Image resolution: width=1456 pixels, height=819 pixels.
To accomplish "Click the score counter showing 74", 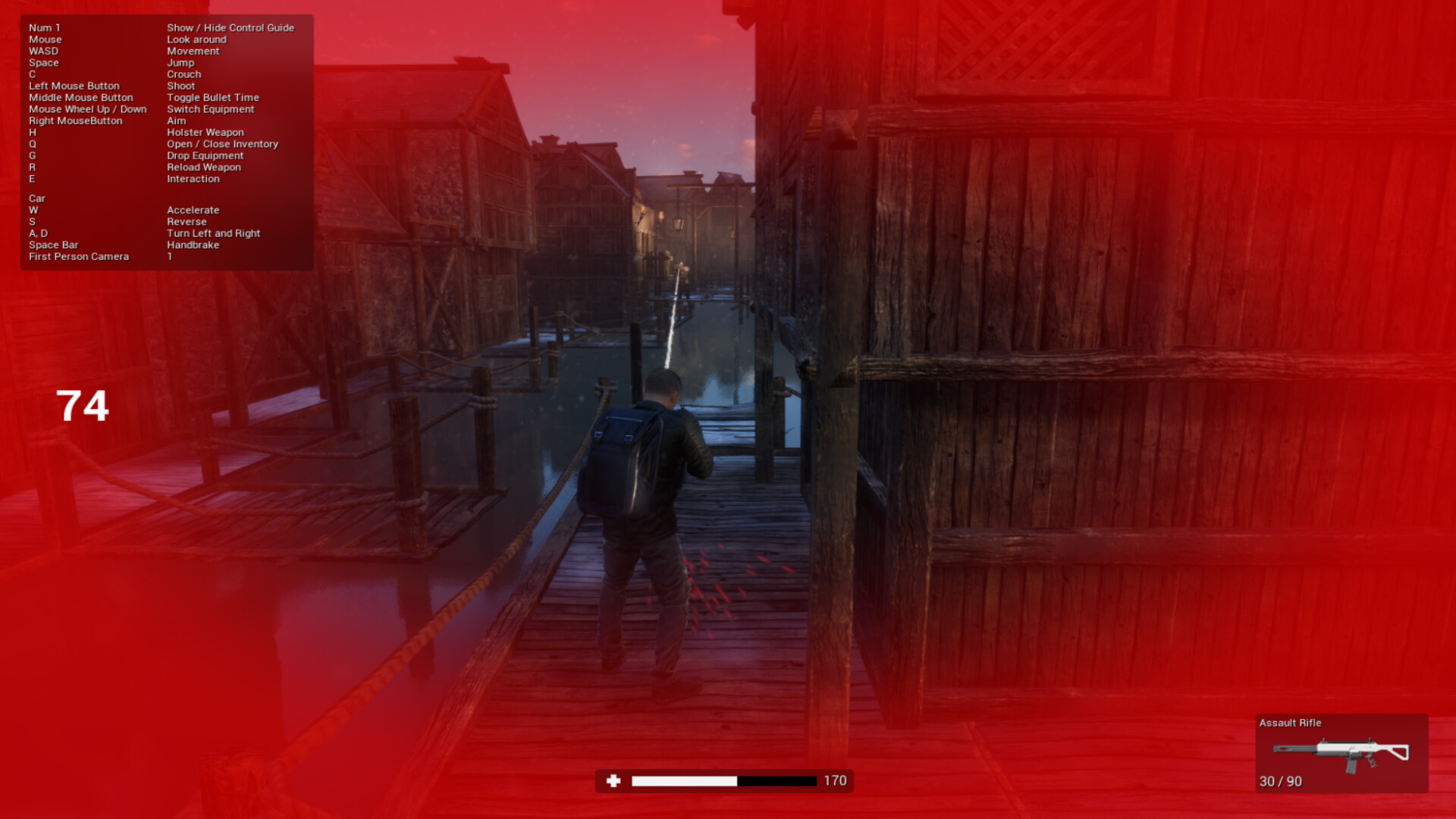I will pos(83,405).
